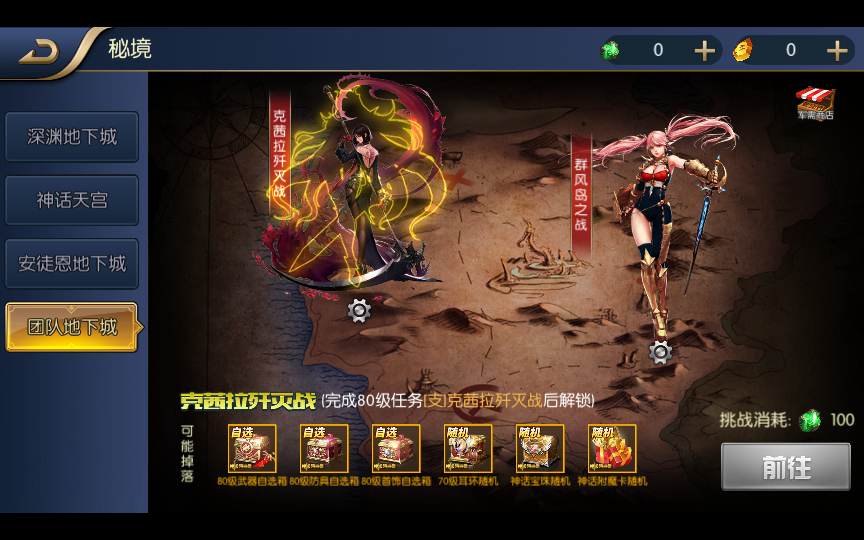This screenshot has height=540, width=864.
Task: Select the 安徒恩地下城 tab
Action: [x=72, y=264]
